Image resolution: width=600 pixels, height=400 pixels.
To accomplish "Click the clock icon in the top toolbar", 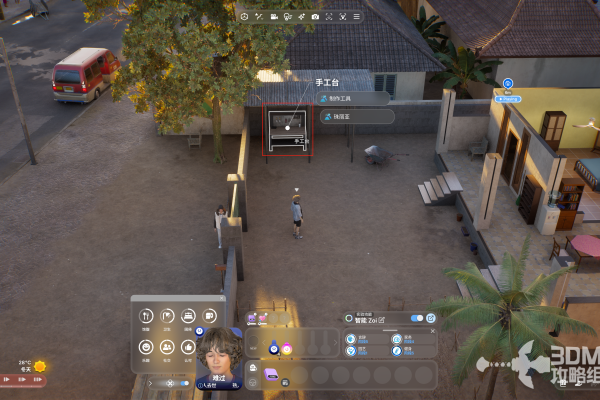I will [x=245, y=16].
